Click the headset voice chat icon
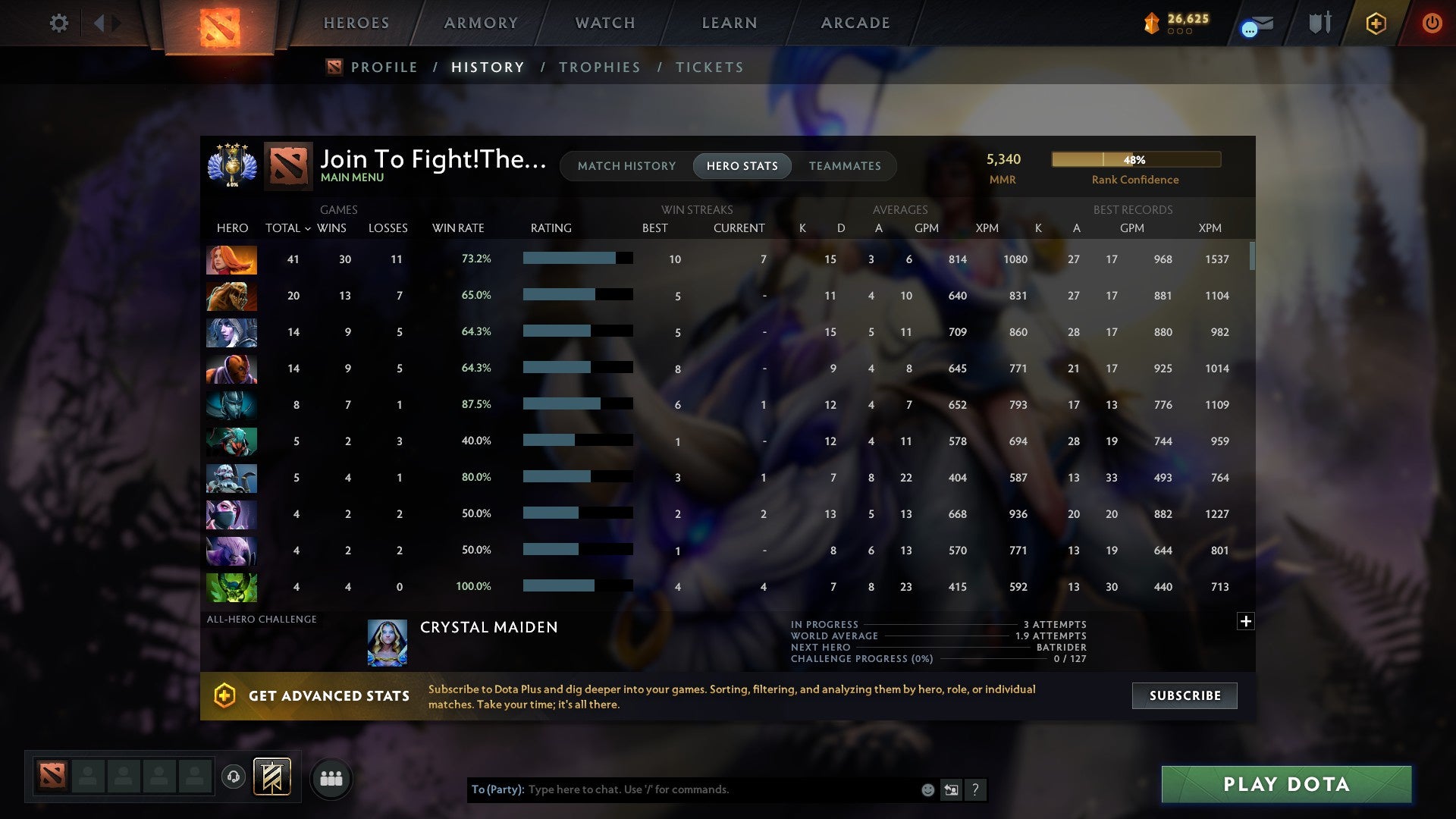This screenshot has height=819, width=1456. coord(235,777)
